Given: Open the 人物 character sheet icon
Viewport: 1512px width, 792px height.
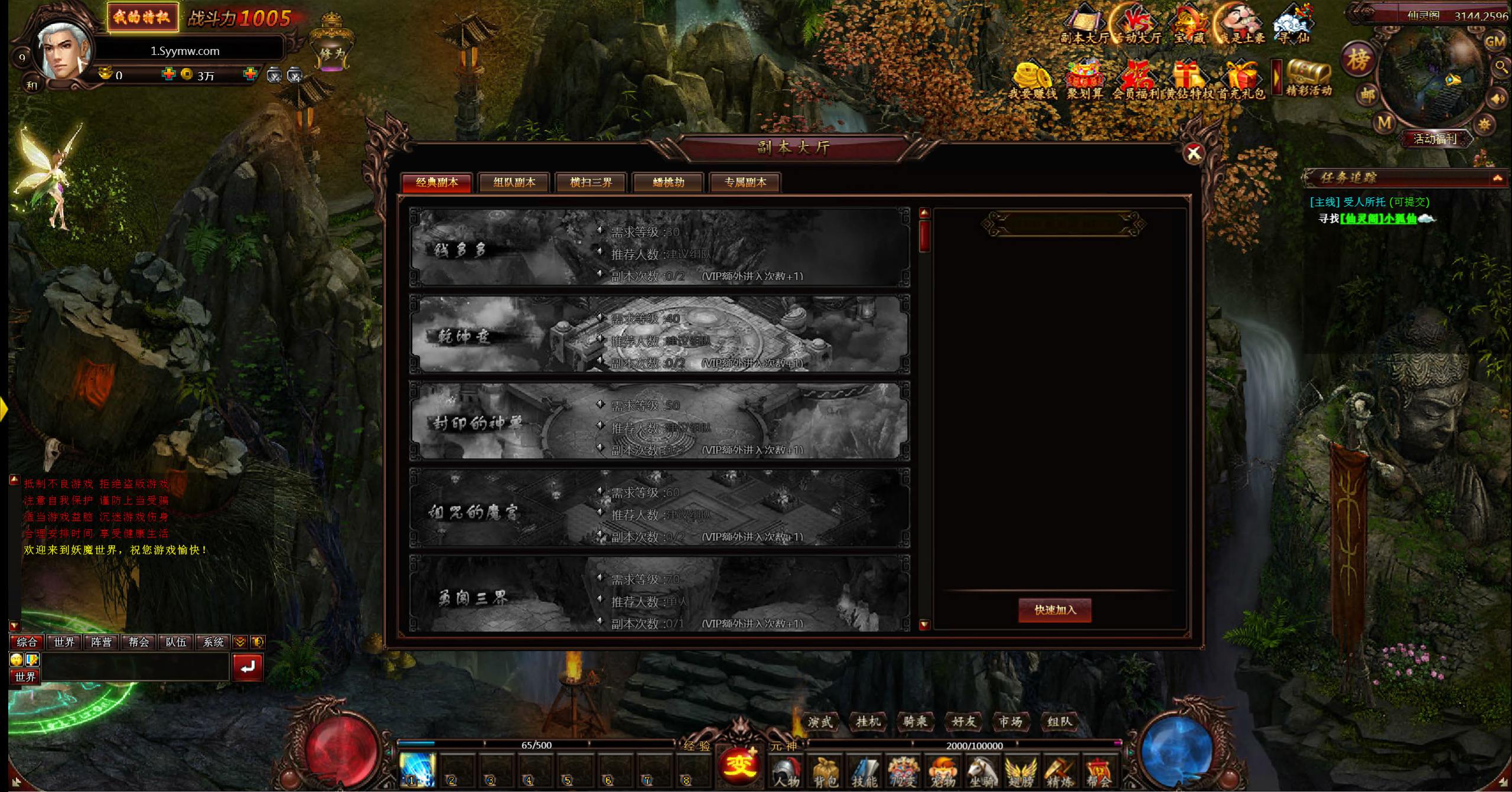Looking at the screenshot, I should 786,772.
